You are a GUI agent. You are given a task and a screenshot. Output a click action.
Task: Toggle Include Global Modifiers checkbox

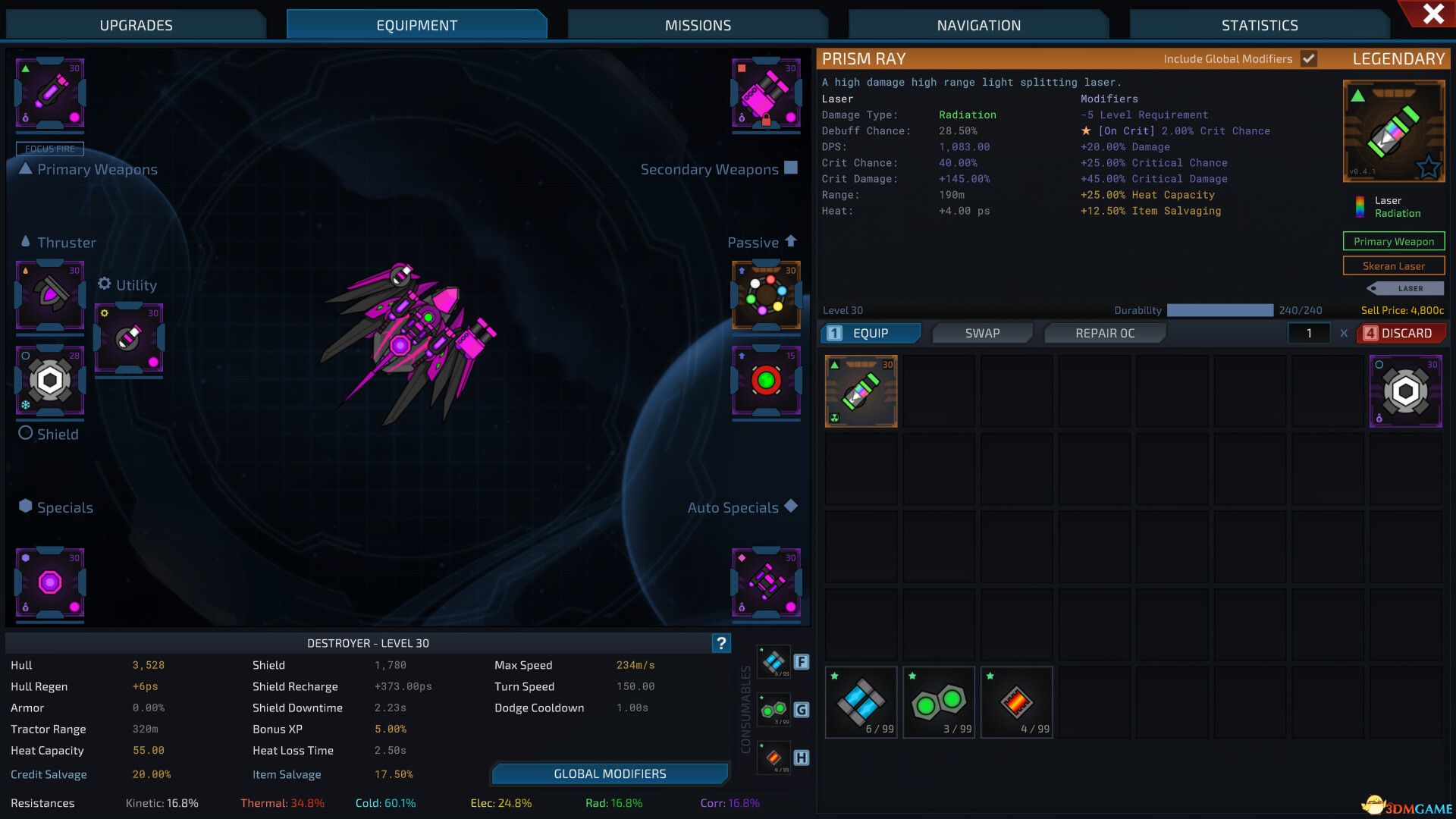click(x=1309, y=59)
